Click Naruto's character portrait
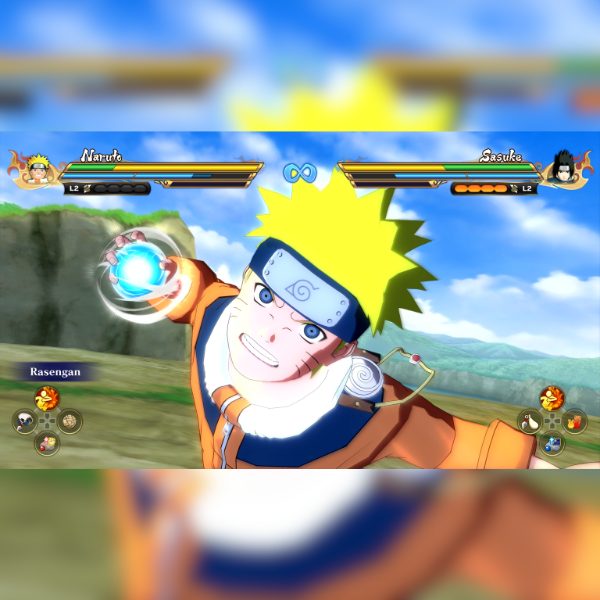Screen dimensions: 600x600 pyautogui.click(x=38, y=166)
